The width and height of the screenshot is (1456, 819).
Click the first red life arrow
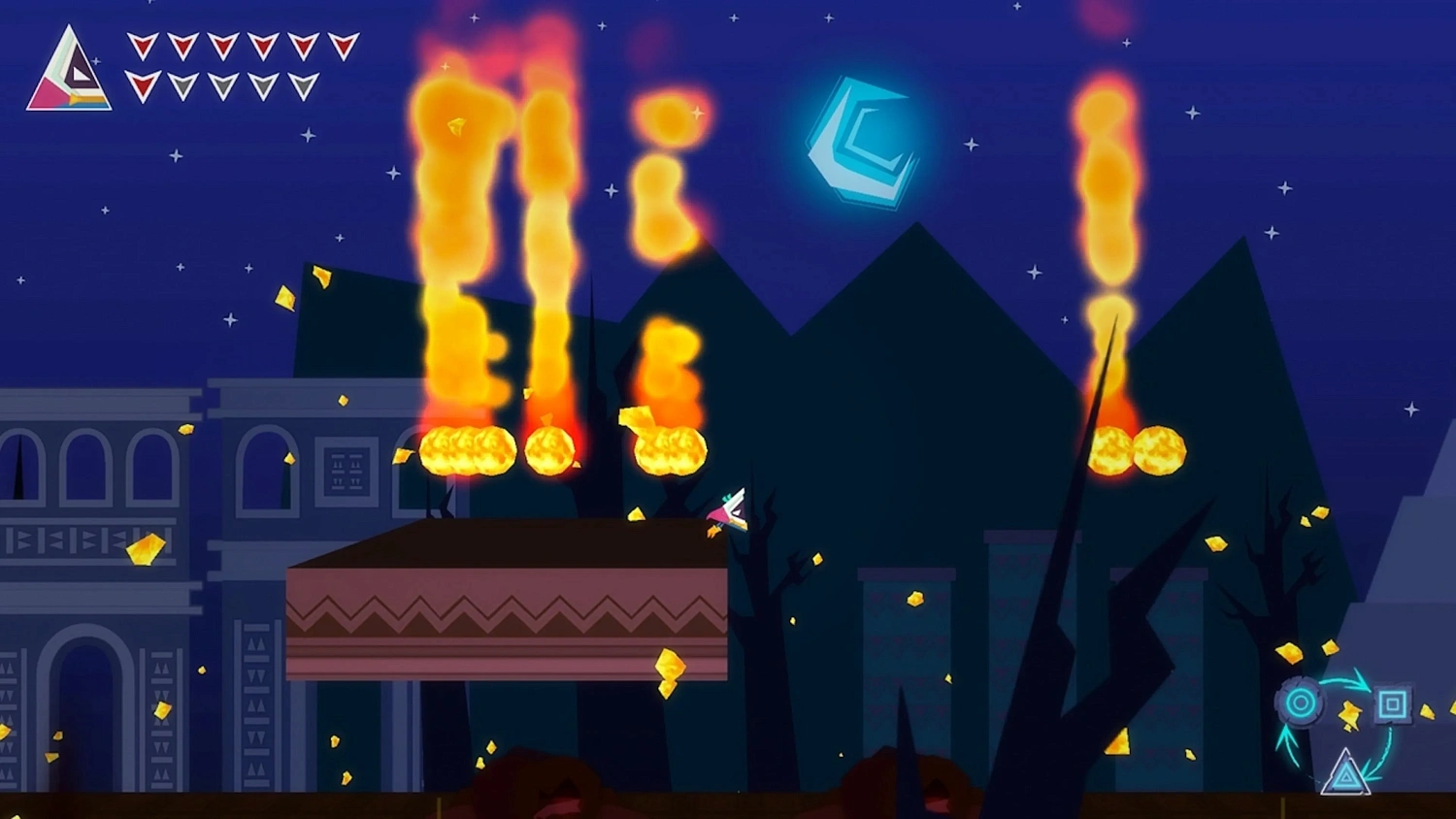pos(143,45)
